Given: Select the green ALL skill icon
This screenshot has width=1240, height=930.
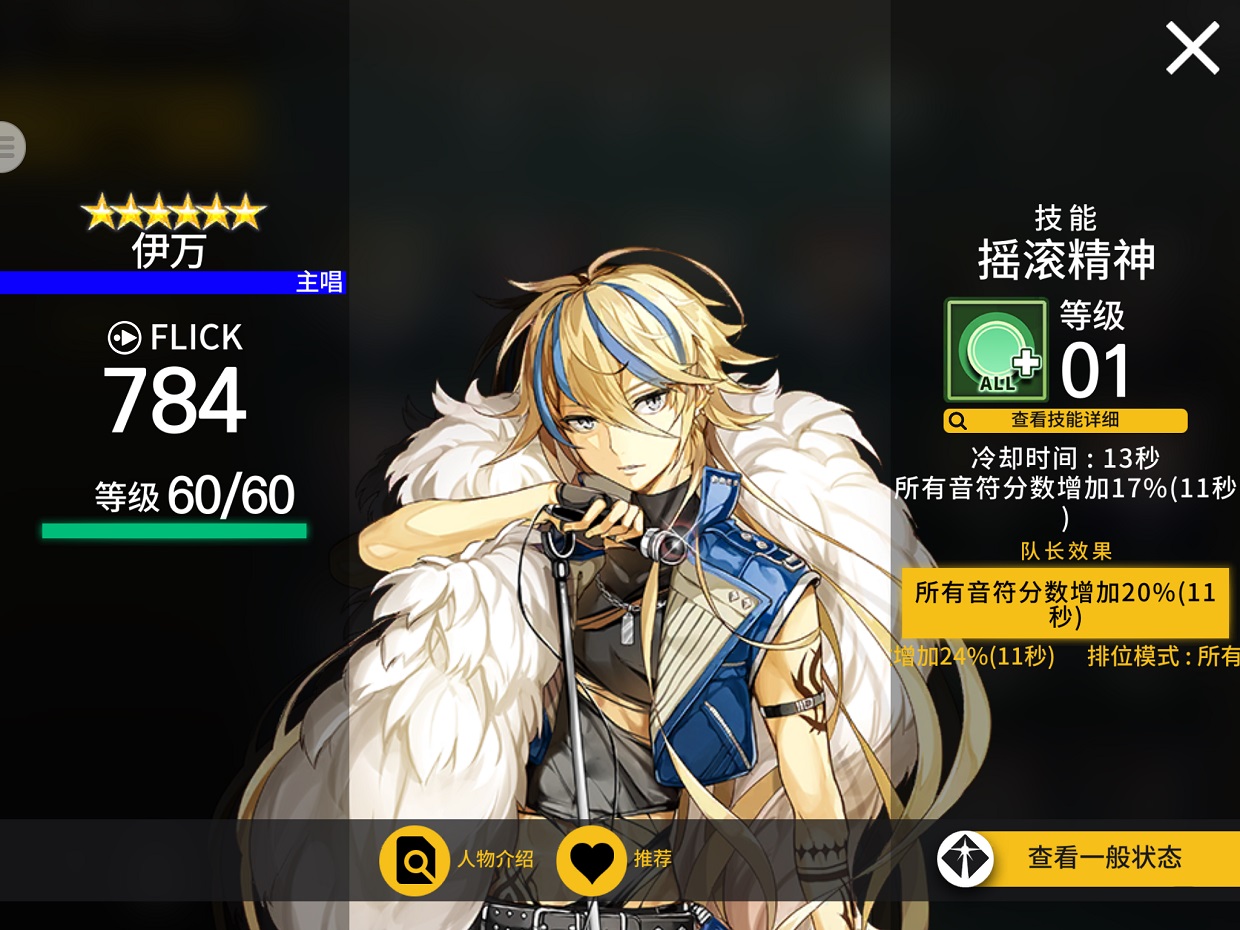Looking at the screenshot, I should [x=996, y=350].
